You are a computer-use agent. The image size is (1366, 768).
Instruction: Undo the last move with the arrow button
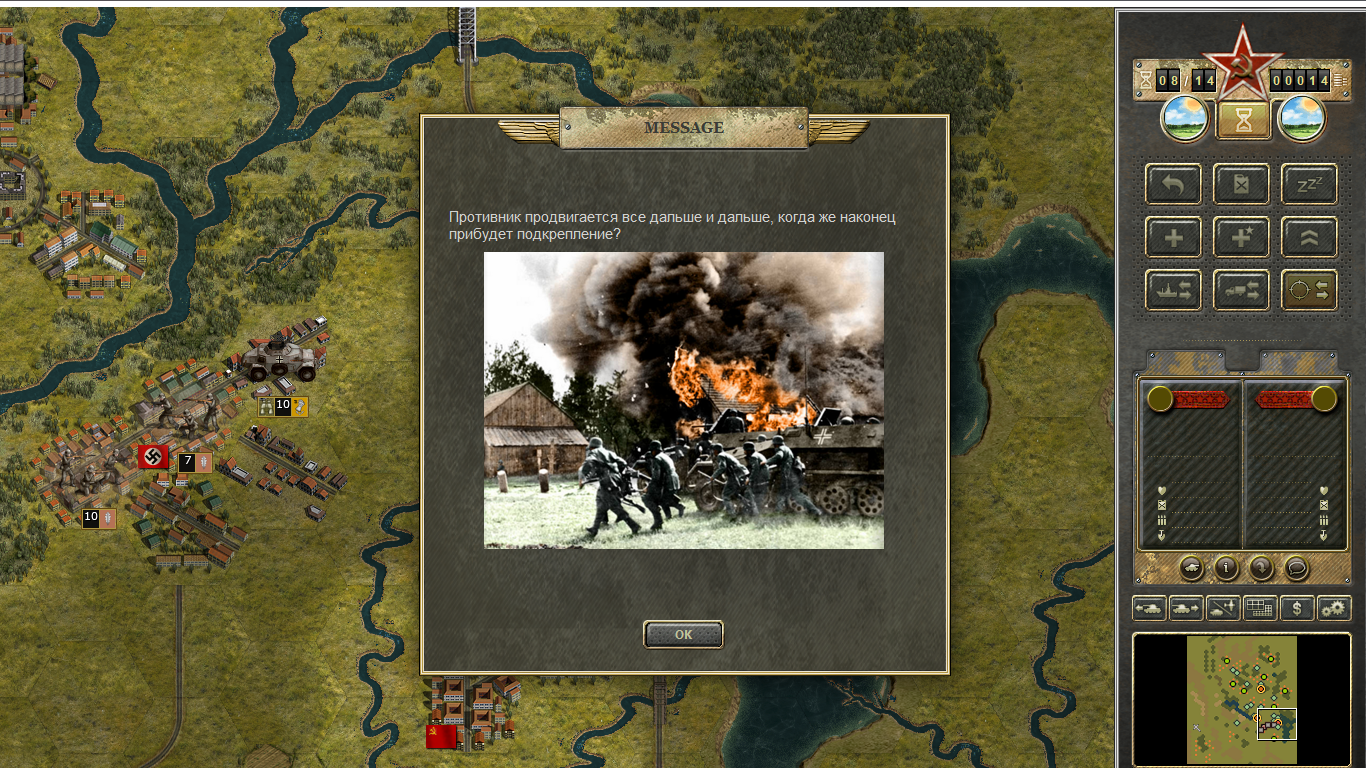[1173, 185]
